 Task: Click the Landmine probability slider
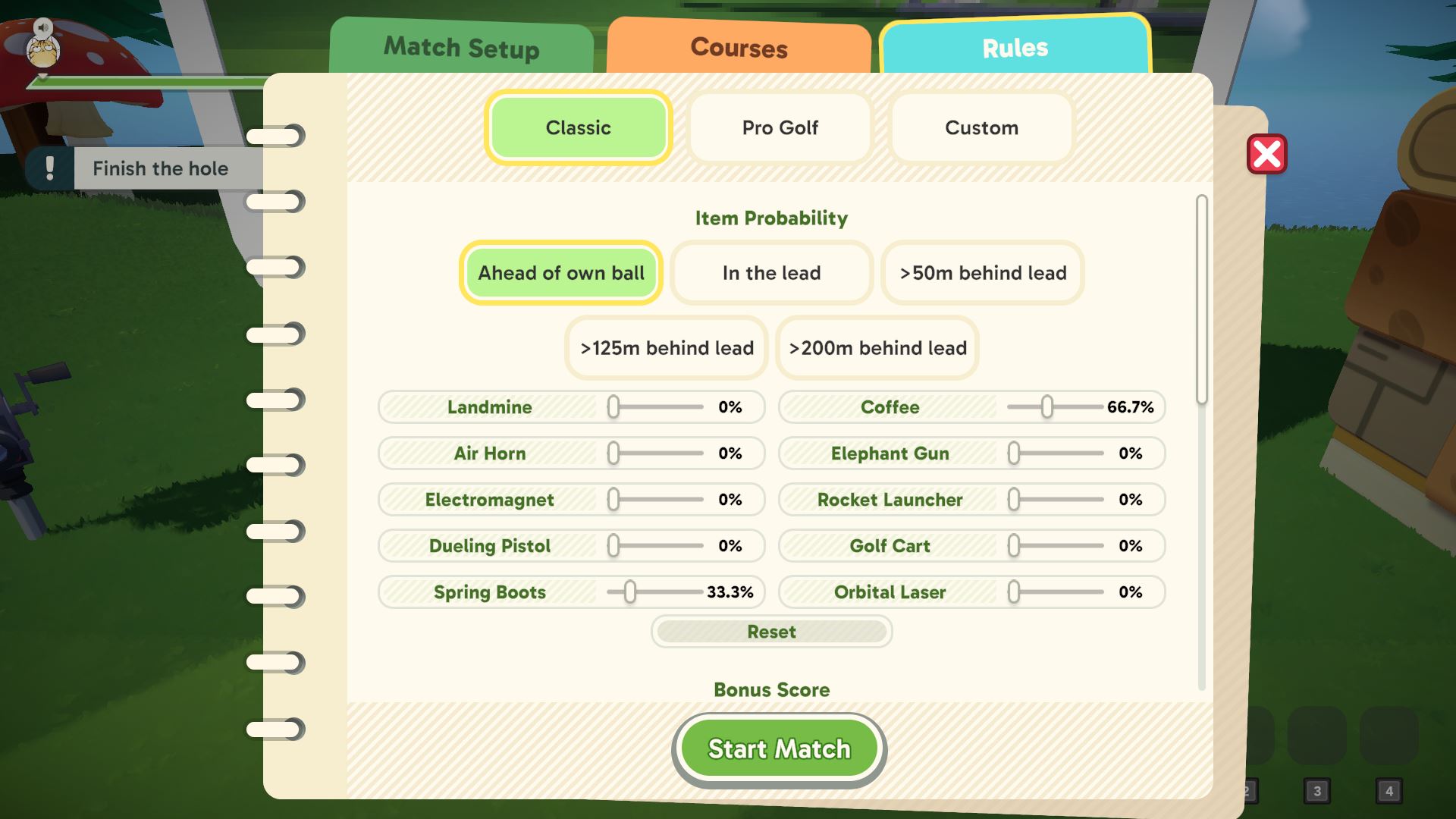point(614,407)
